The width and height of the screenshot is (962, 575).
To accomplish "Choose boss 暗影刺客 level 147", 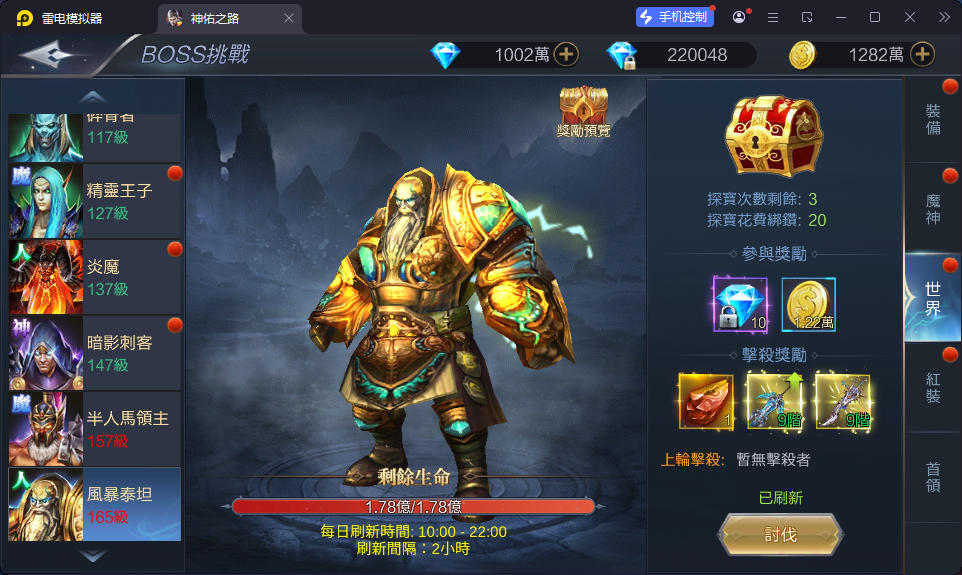I will 95,353.
